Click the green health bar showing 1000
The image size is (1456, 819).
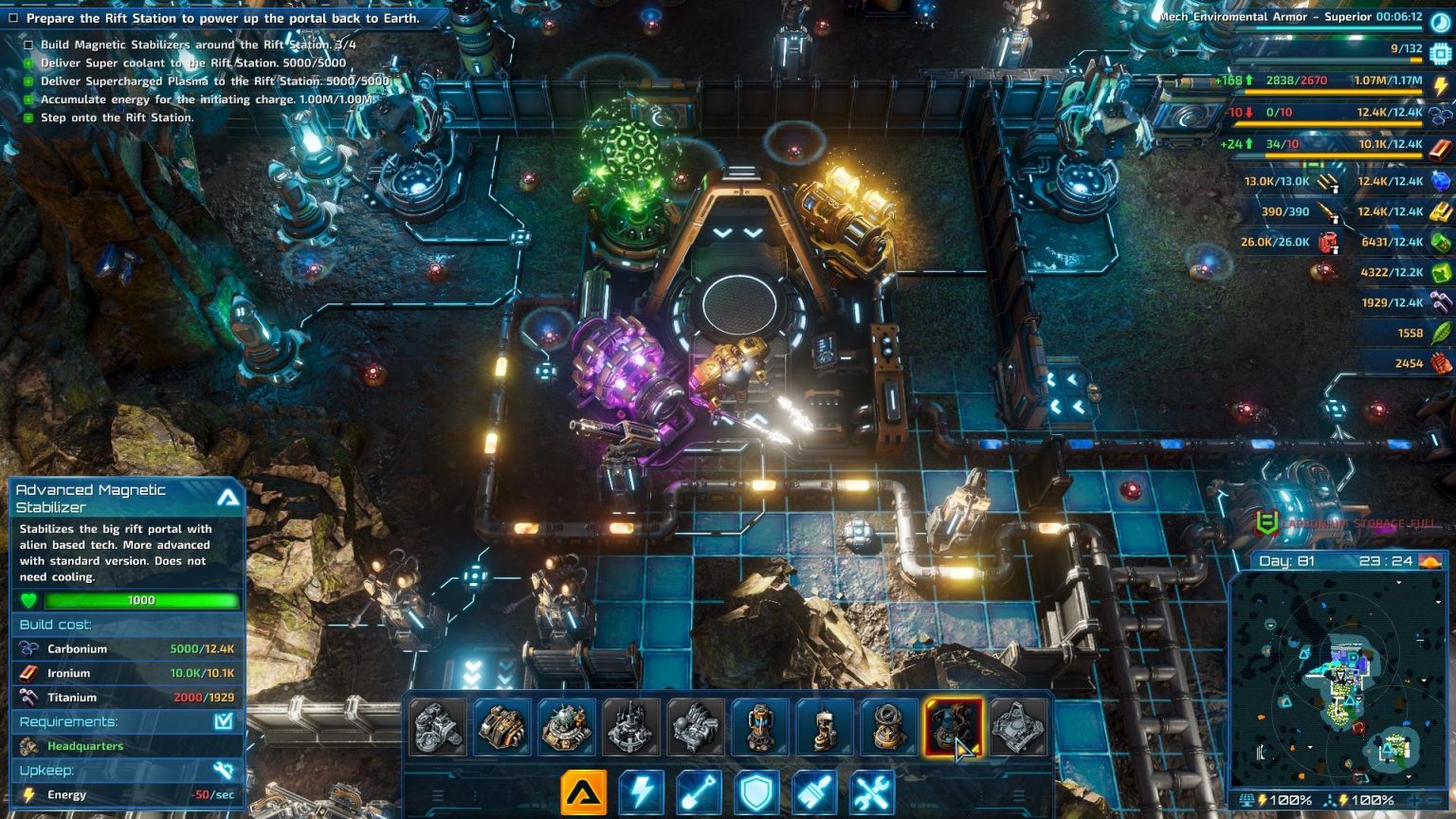click(x=142, y=600)
